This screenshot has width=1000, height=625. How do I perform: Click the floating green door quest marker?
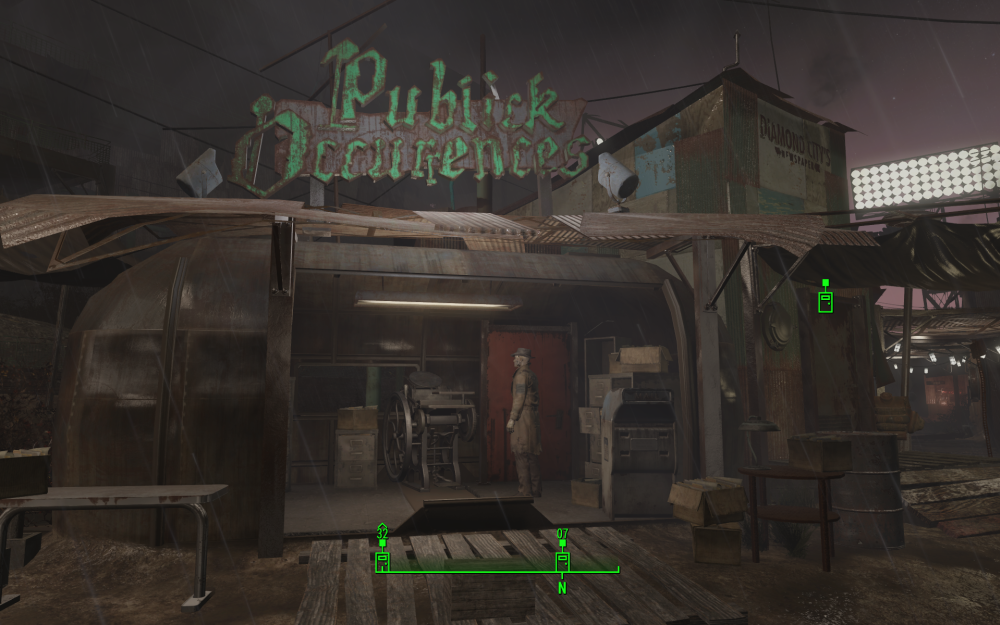click(x=825, y=300)
